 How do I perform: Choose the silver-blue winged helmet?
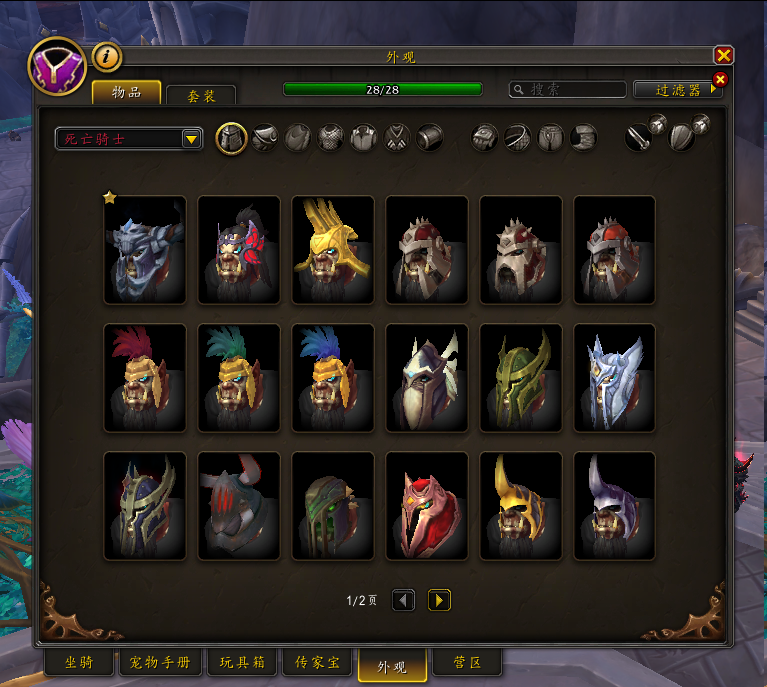[x=615, y=377]
